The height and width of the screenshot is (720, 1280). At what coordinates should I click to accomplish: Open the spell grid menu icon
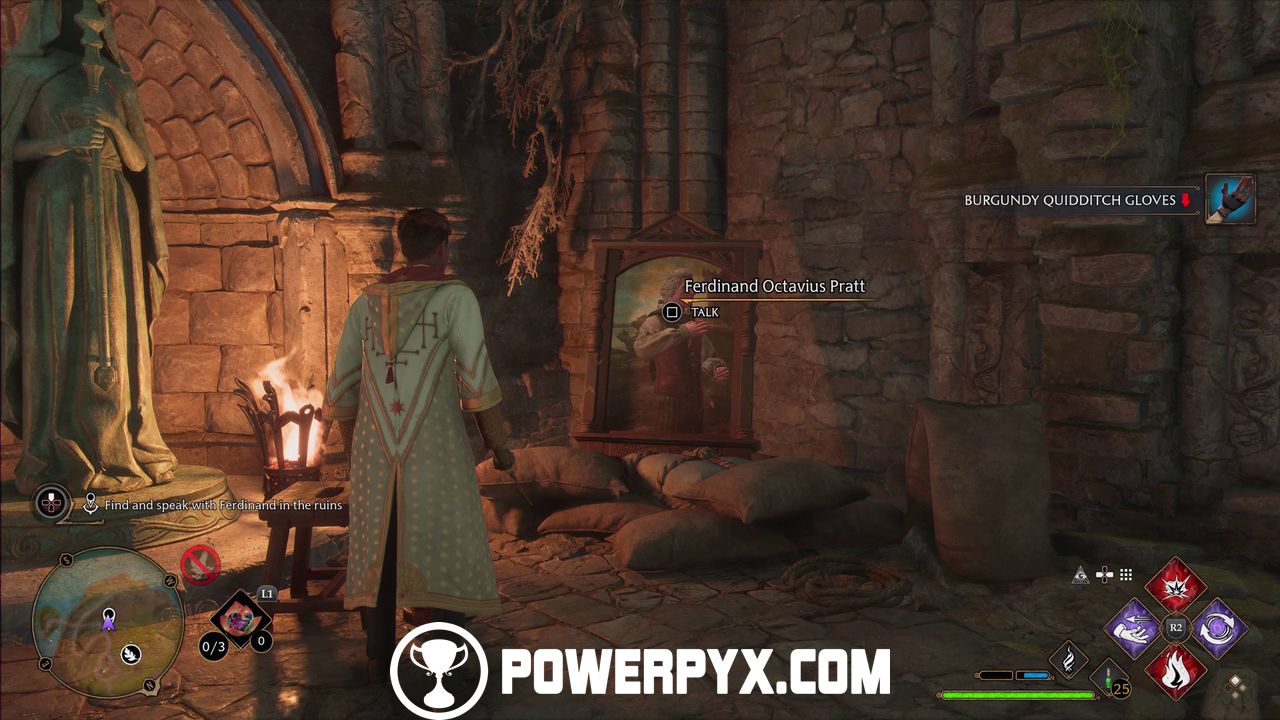pos(1125,574)
